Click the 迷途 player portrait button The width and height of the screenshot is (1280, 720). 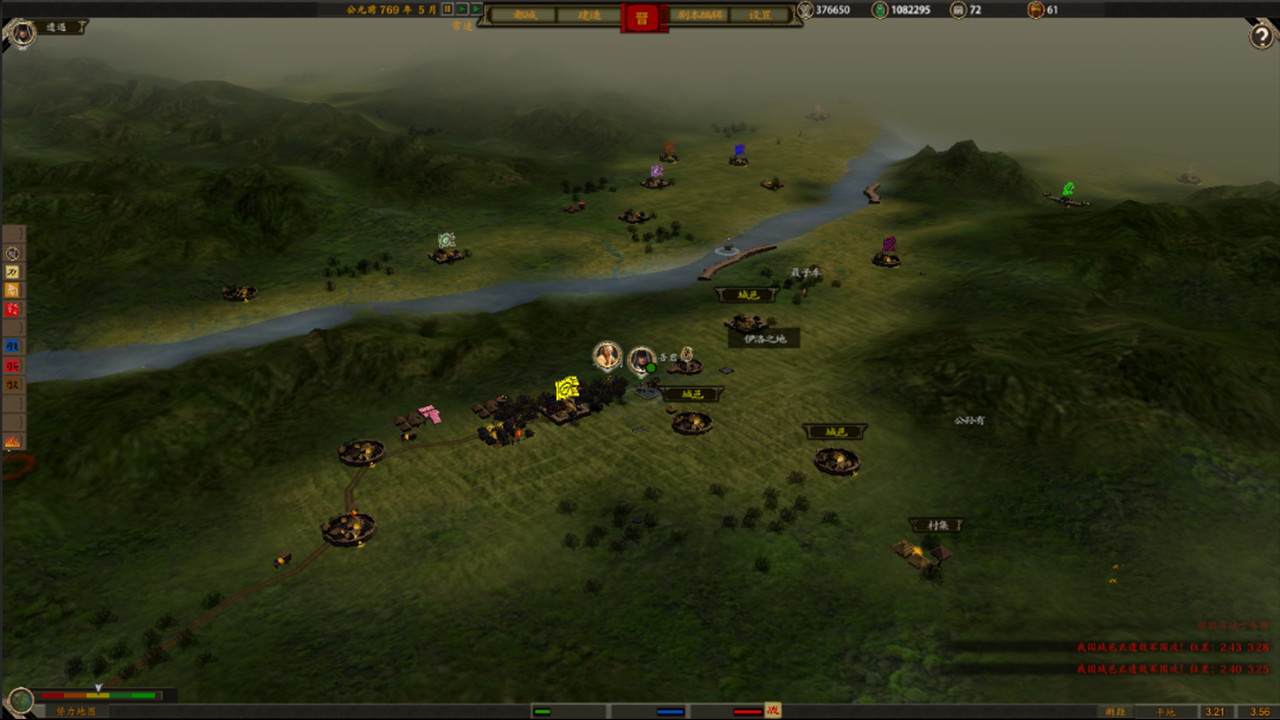click(19, 33)
